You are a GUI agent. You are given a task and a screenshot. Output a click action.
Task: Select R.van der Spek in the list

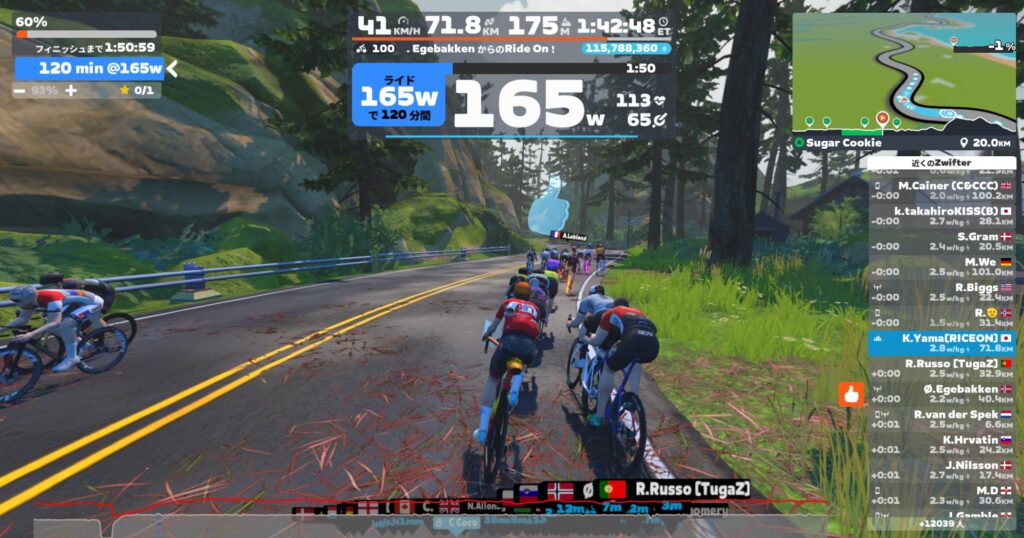[x=942, y=419]
